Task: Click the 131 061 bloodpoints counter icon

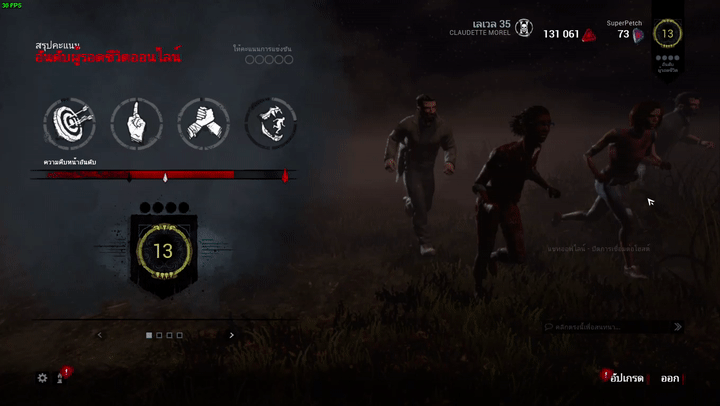Action: click(590, 34)
